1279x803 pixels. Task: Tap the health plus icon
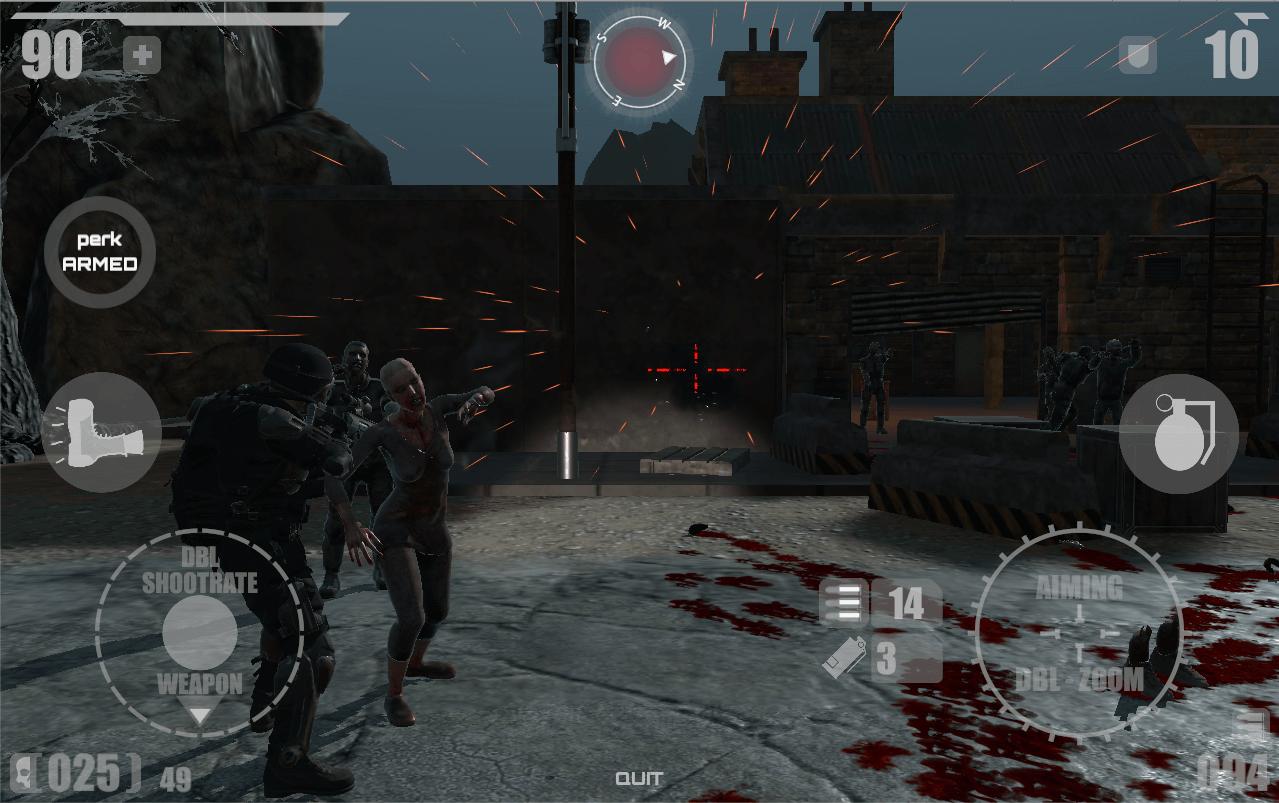(x=142, y=56)
